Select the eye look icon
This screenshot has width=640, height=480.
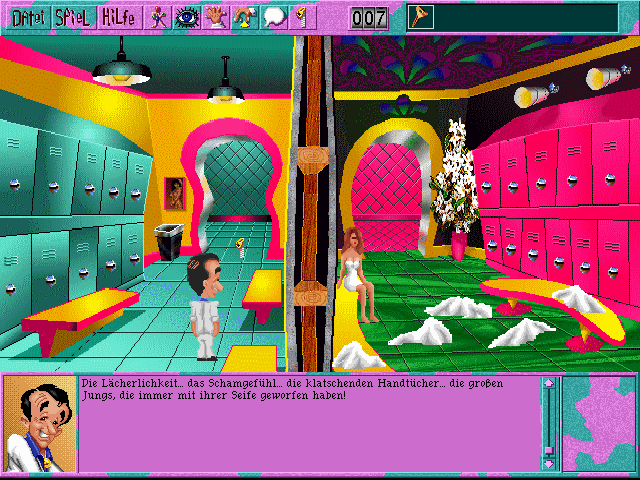[187, 16]
